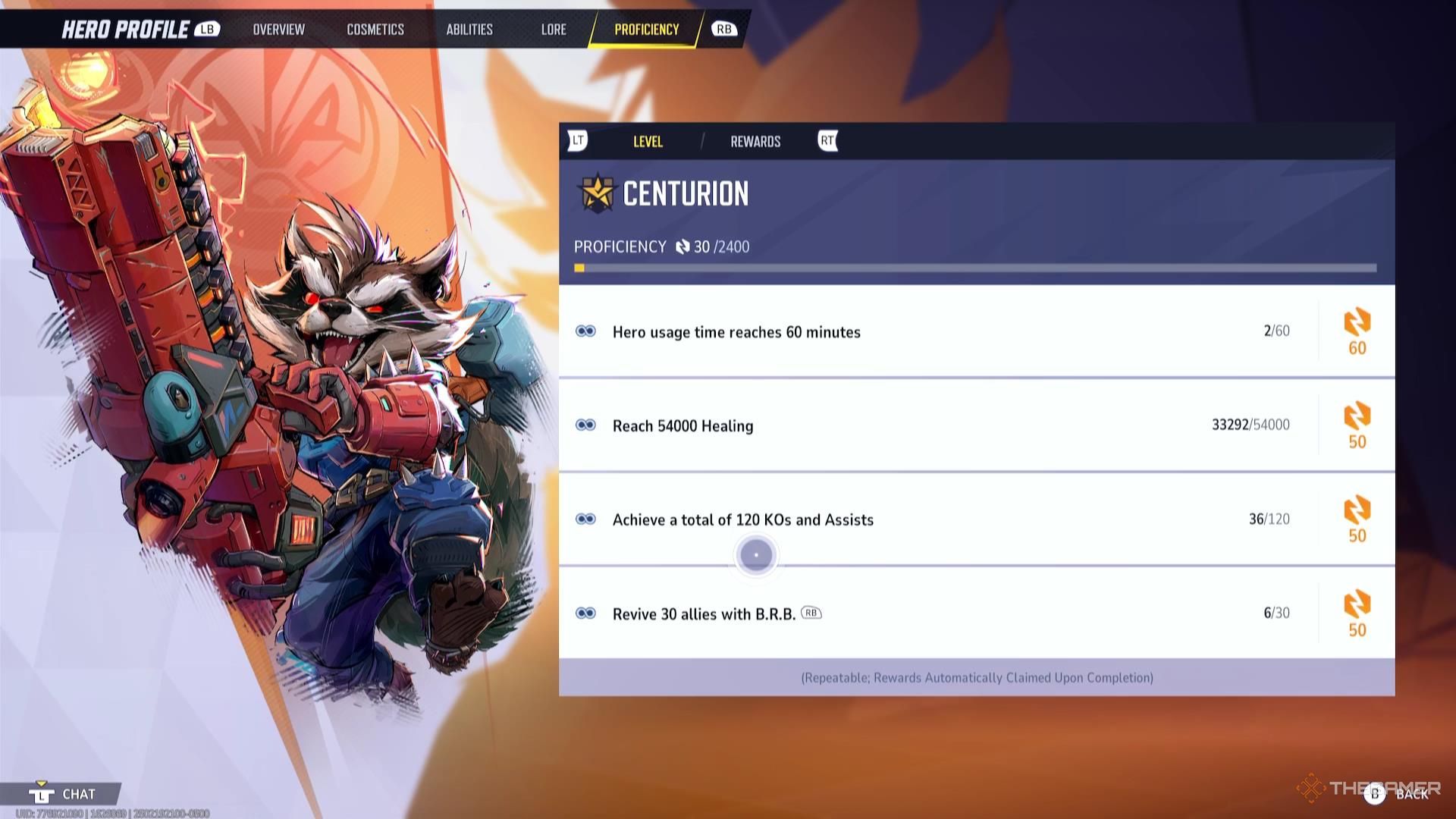Viewport: 1456px width, 819px height.
Task: Switch to the Cosmetics tab
Action: [x=375, y=30]
